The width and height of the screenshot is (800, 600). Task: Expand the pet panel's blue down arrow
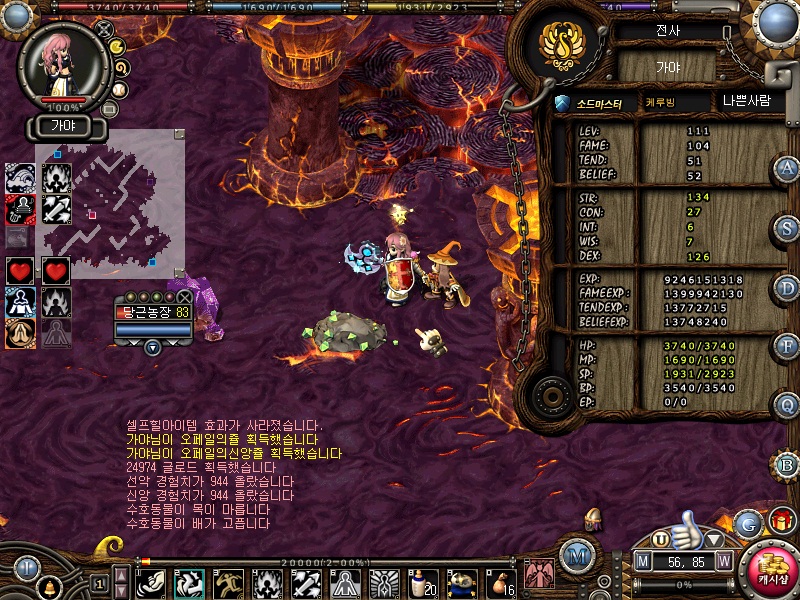(152, 347)
